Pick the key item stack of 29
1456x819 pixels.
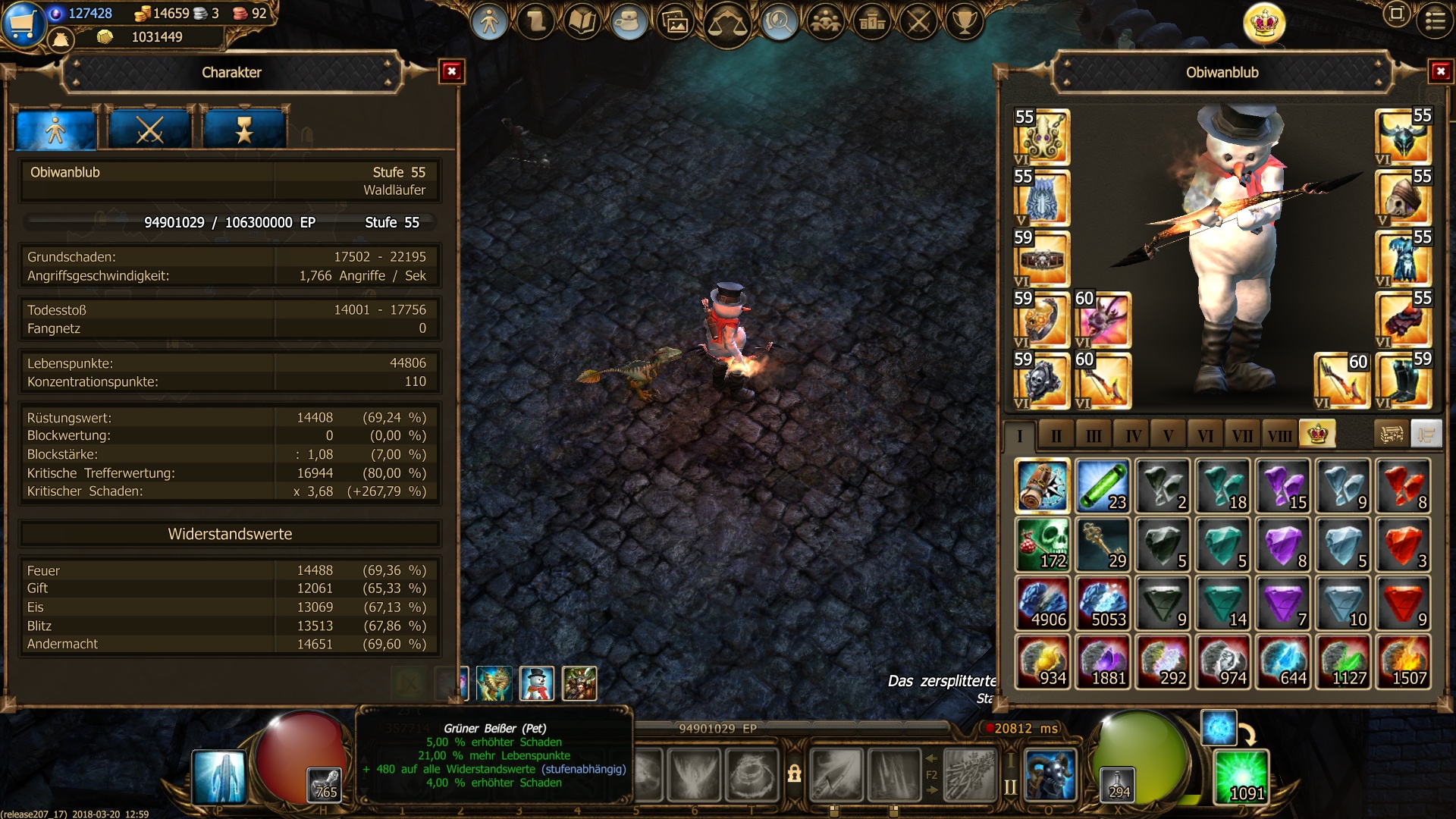1102,544
